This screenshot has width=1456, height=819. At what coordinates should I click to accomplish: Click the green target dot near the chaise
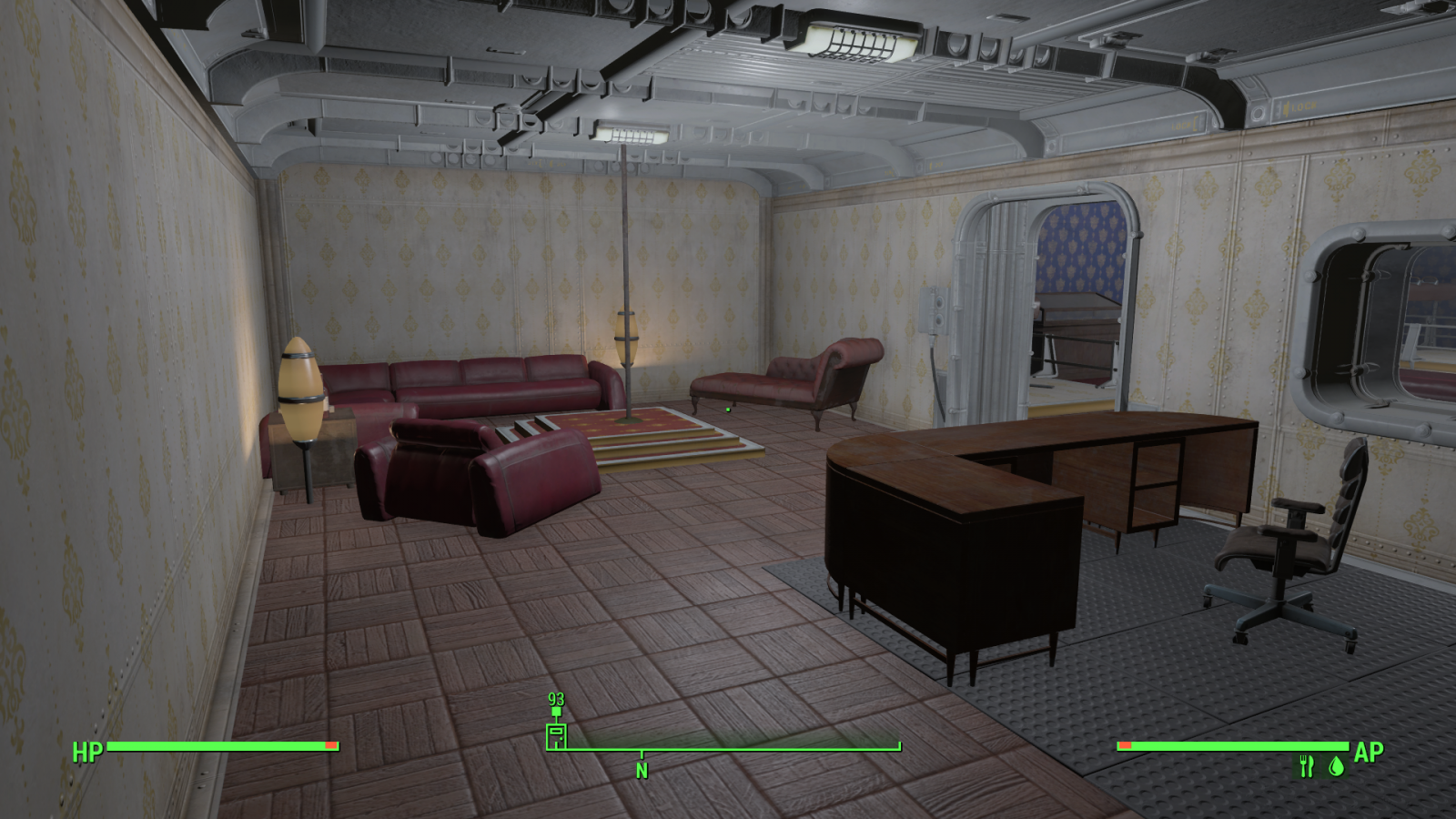[x=729, y=411]
